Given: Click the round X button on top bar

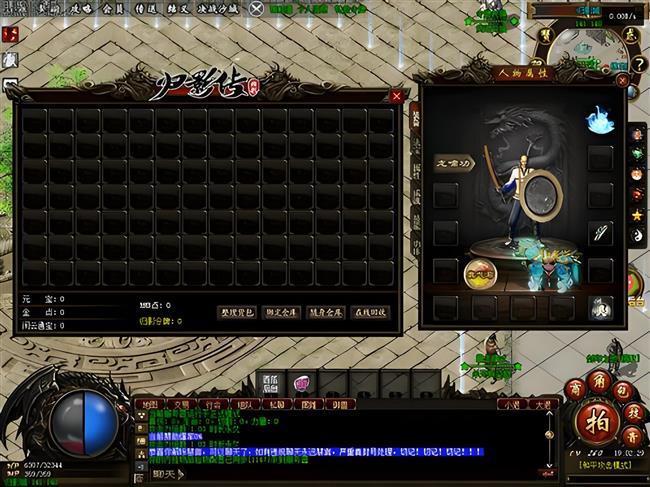Looking at the screenshot, I should coord(258,9).
